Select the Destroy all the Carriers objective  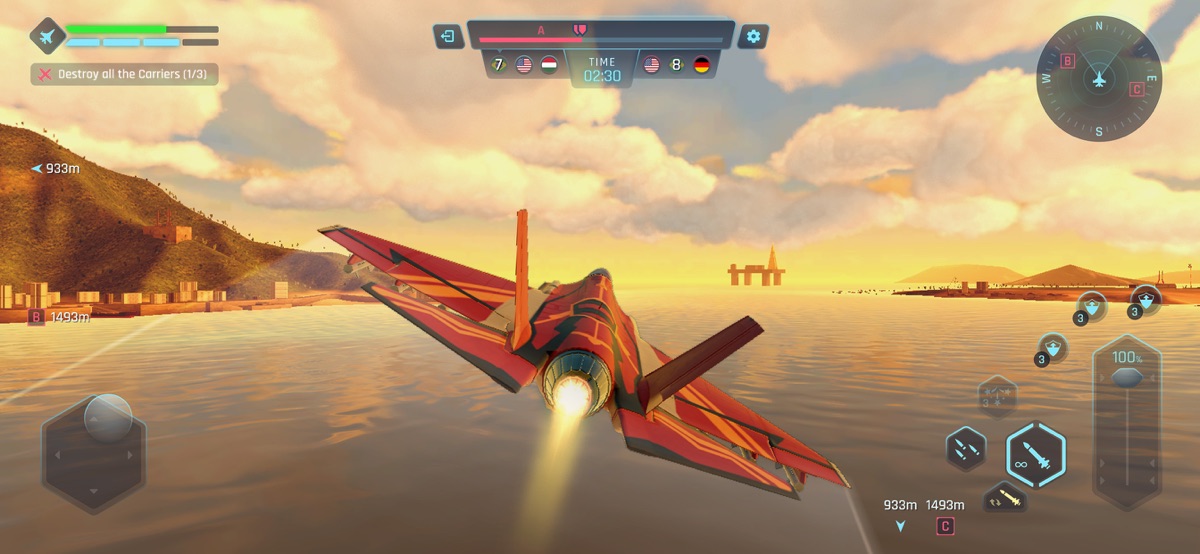125,74
